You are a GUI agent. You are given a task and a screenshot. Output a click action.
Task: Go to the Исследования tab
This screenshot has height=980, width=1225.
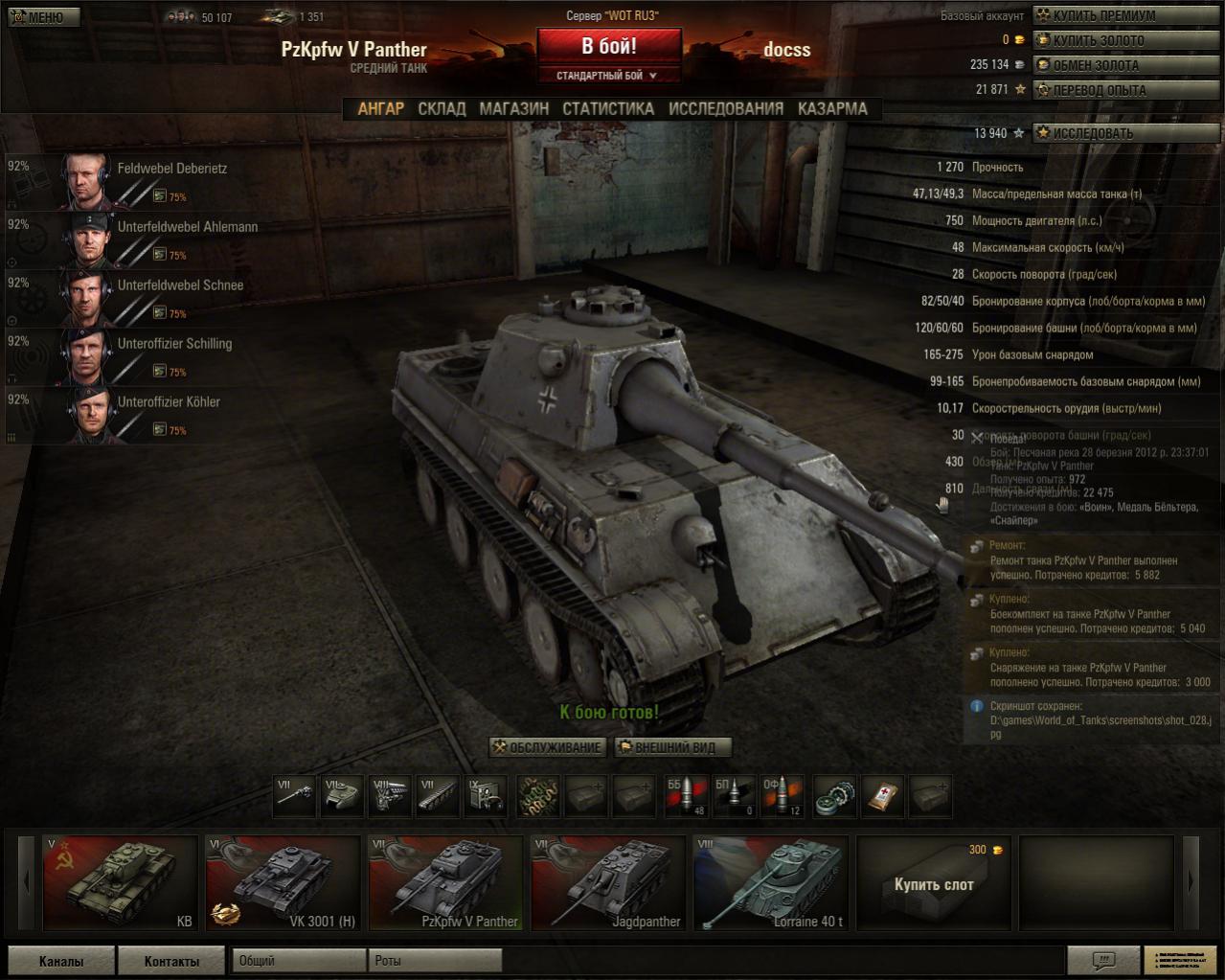[726, 109]
